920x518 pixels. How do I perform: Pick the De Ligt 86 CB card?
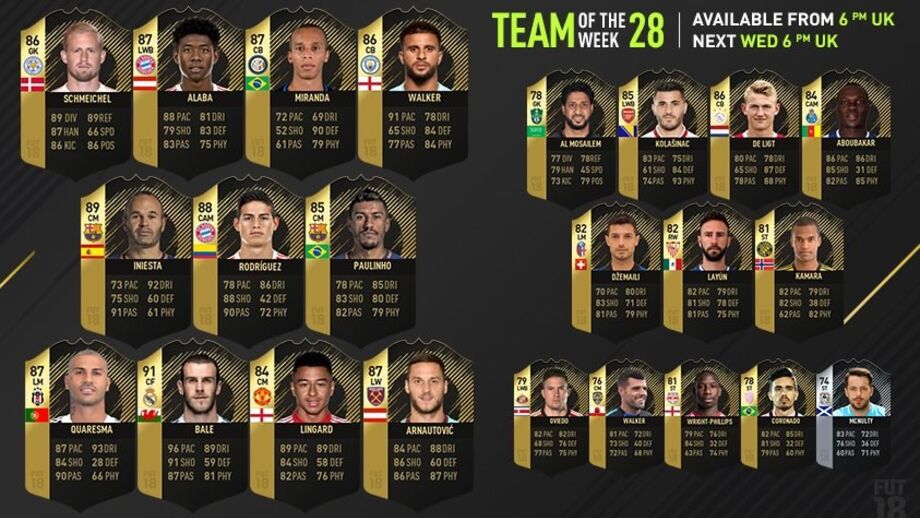(x=749, y=135)
